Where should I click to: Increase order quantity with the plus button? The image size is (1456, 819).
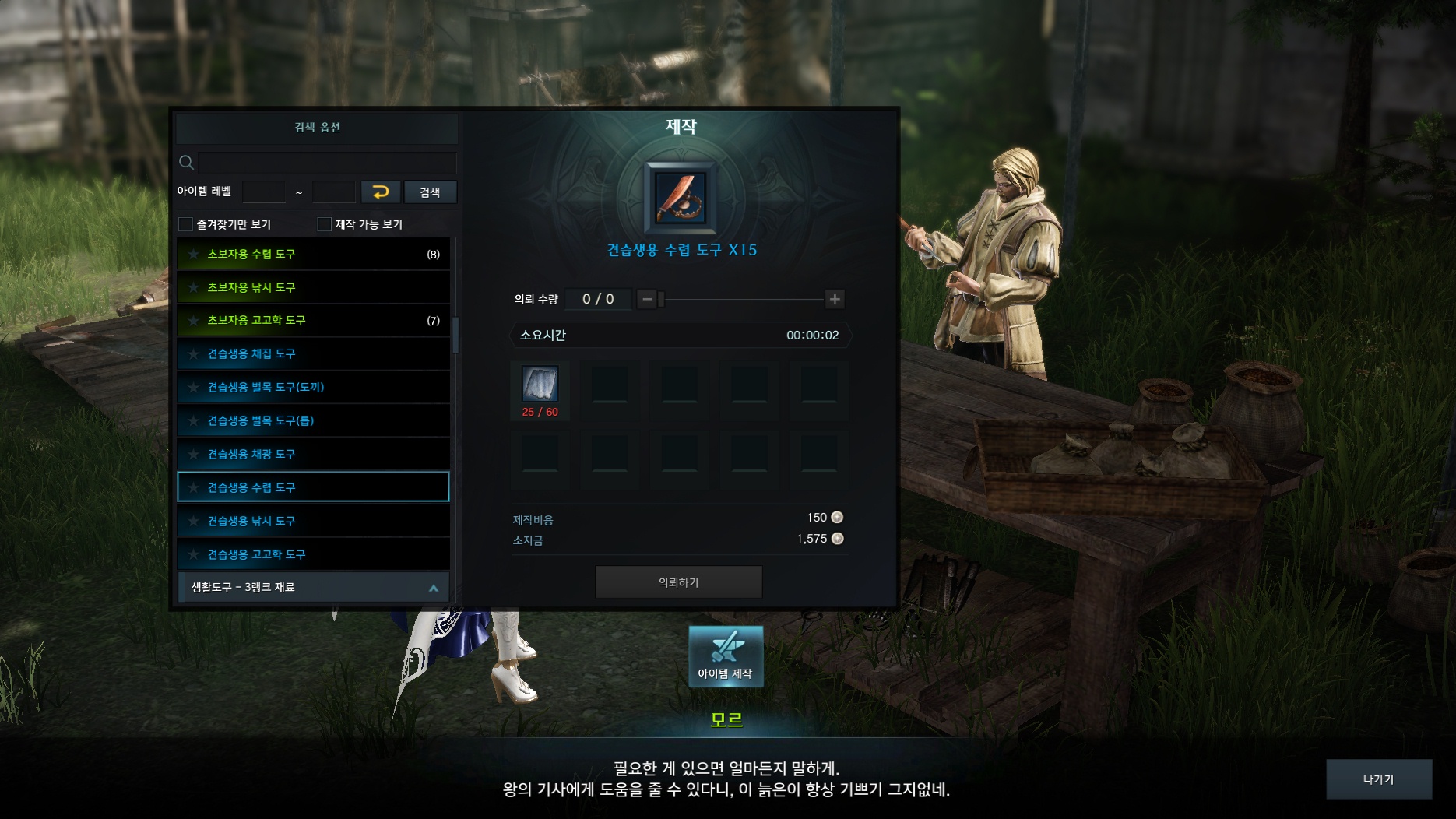[835, 299]
